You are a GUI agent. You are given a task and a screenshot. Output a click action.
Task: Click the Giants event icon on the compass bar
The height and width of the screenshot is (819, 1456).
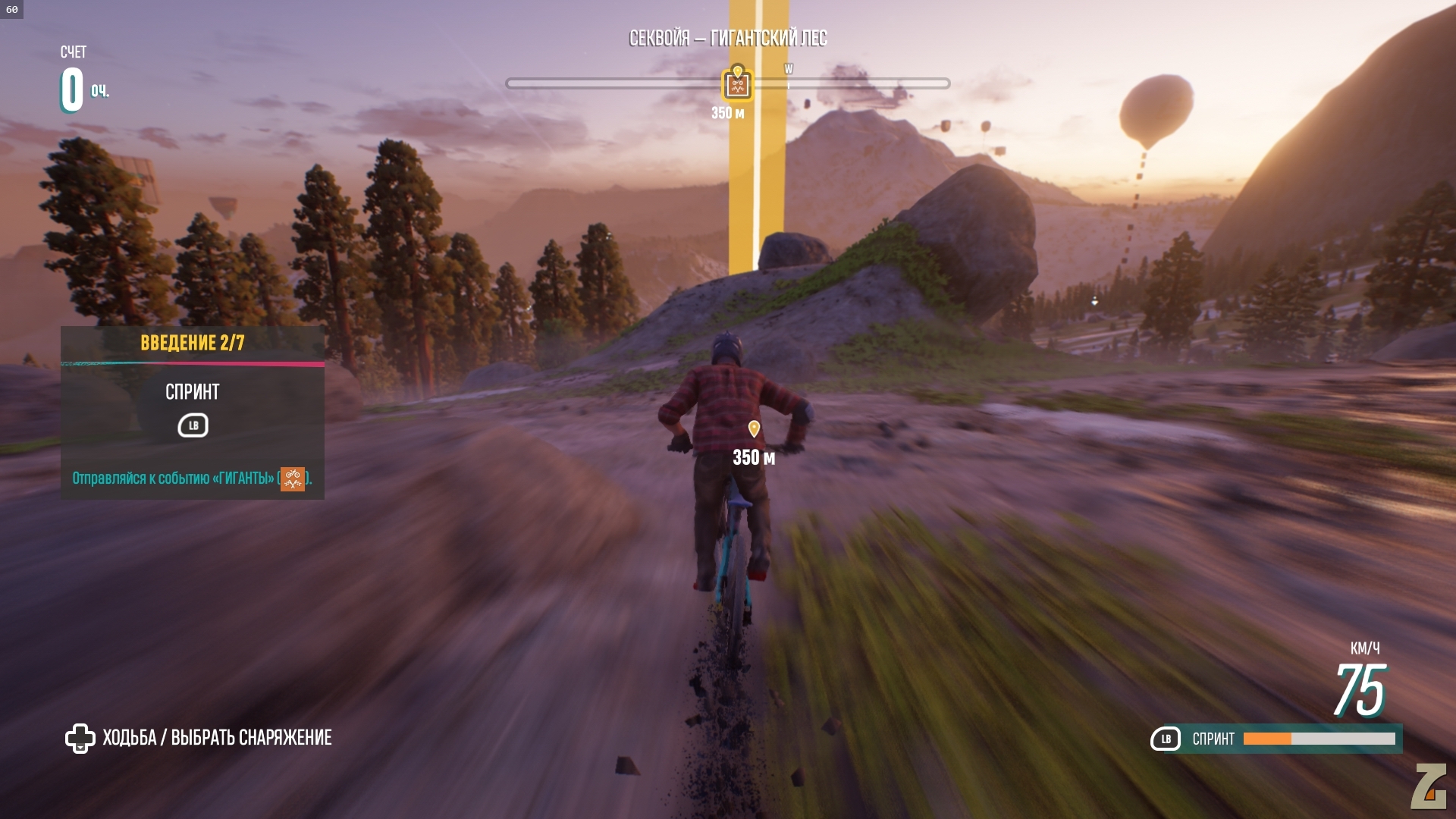(737, 84)
